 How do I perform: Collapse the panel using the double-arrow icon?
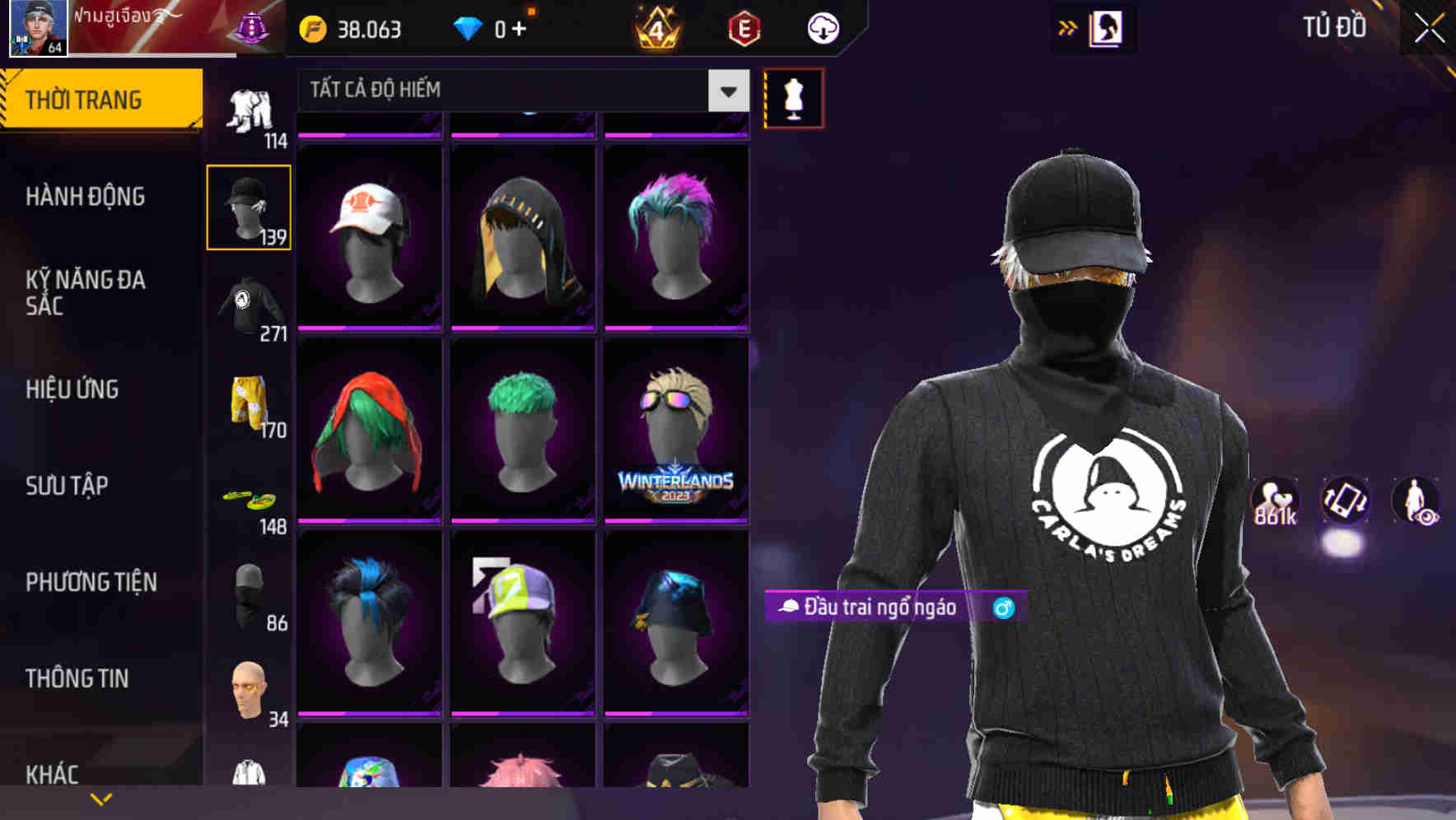[x=1068, y=26]
